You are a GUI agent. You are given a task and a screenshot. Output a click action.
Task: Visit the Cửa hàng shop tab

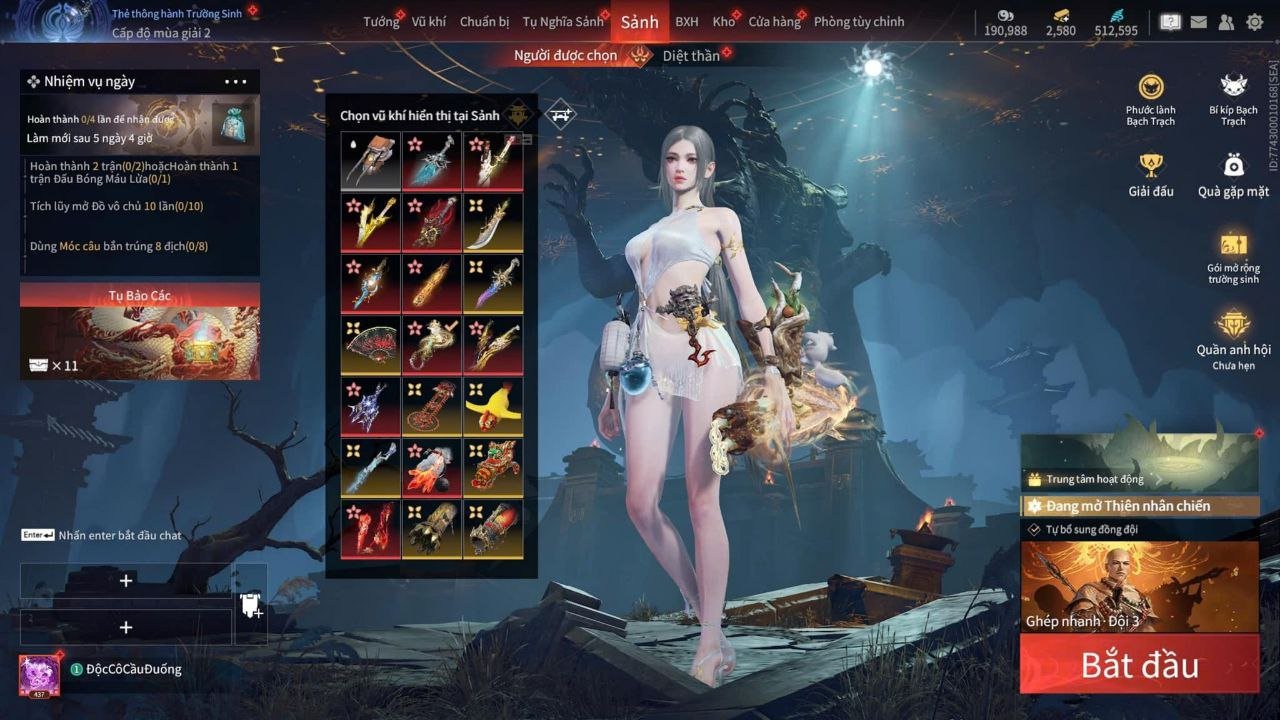click(x=774, y=22)
